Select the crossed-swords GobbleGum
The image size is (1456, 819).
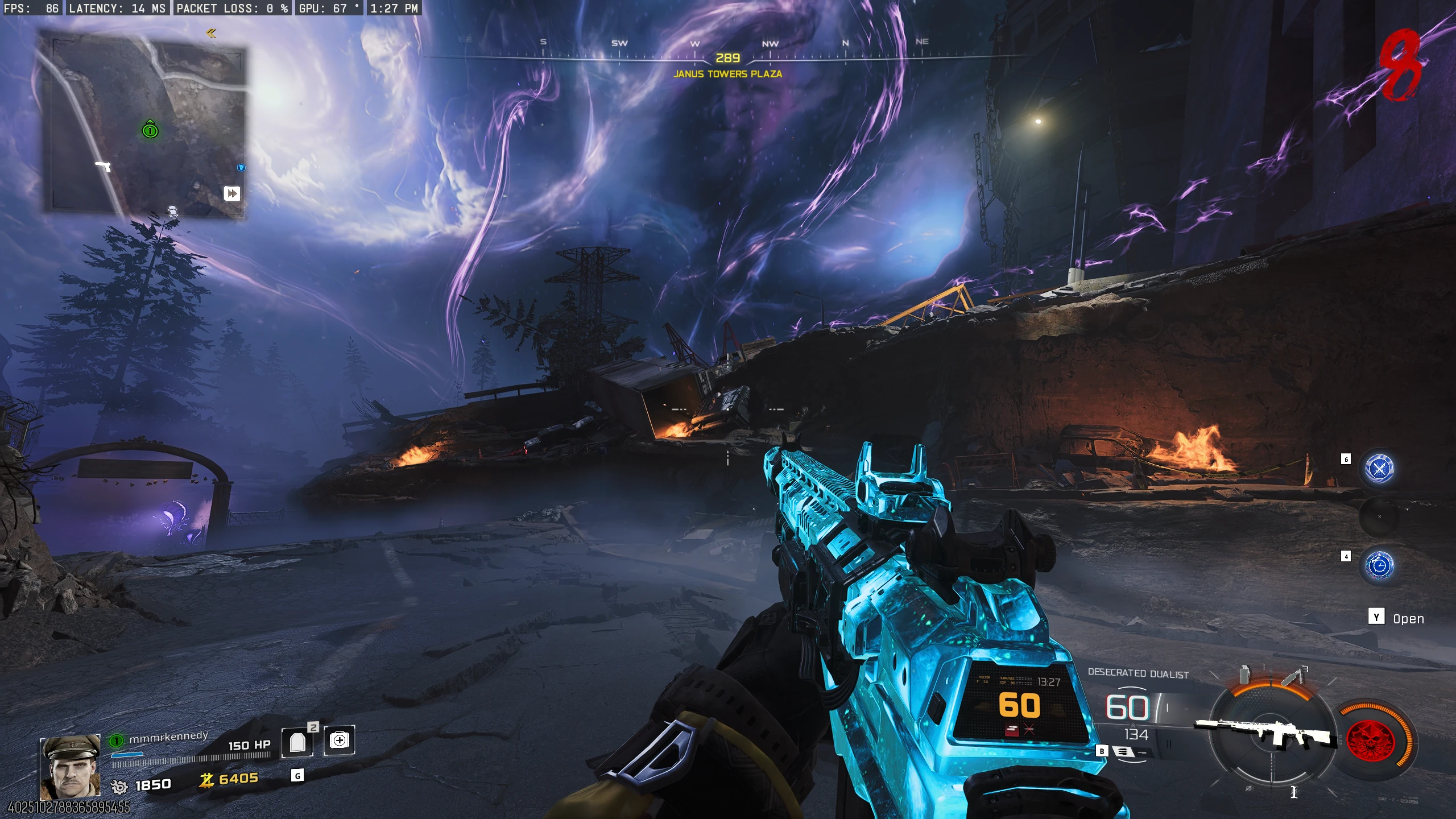point(1379,468)
